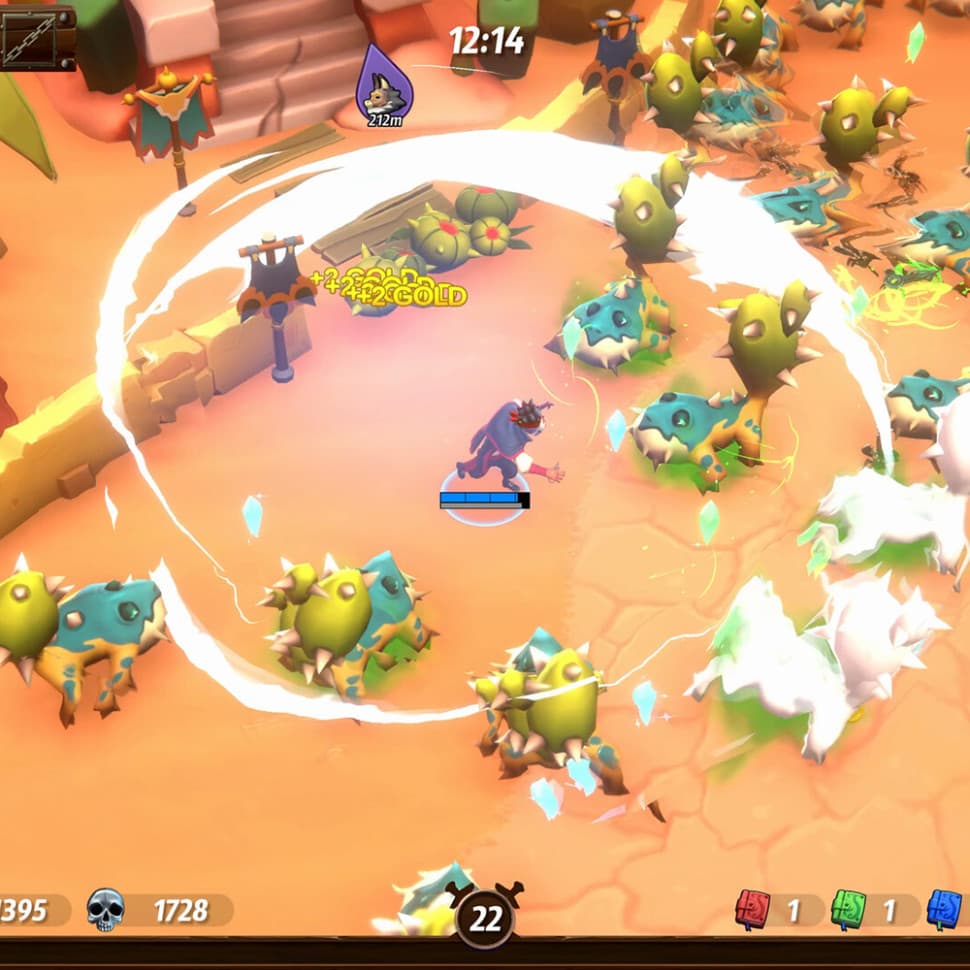Select the level 22 badge
This screenshot has width=970, height=970.
[485, 917]
